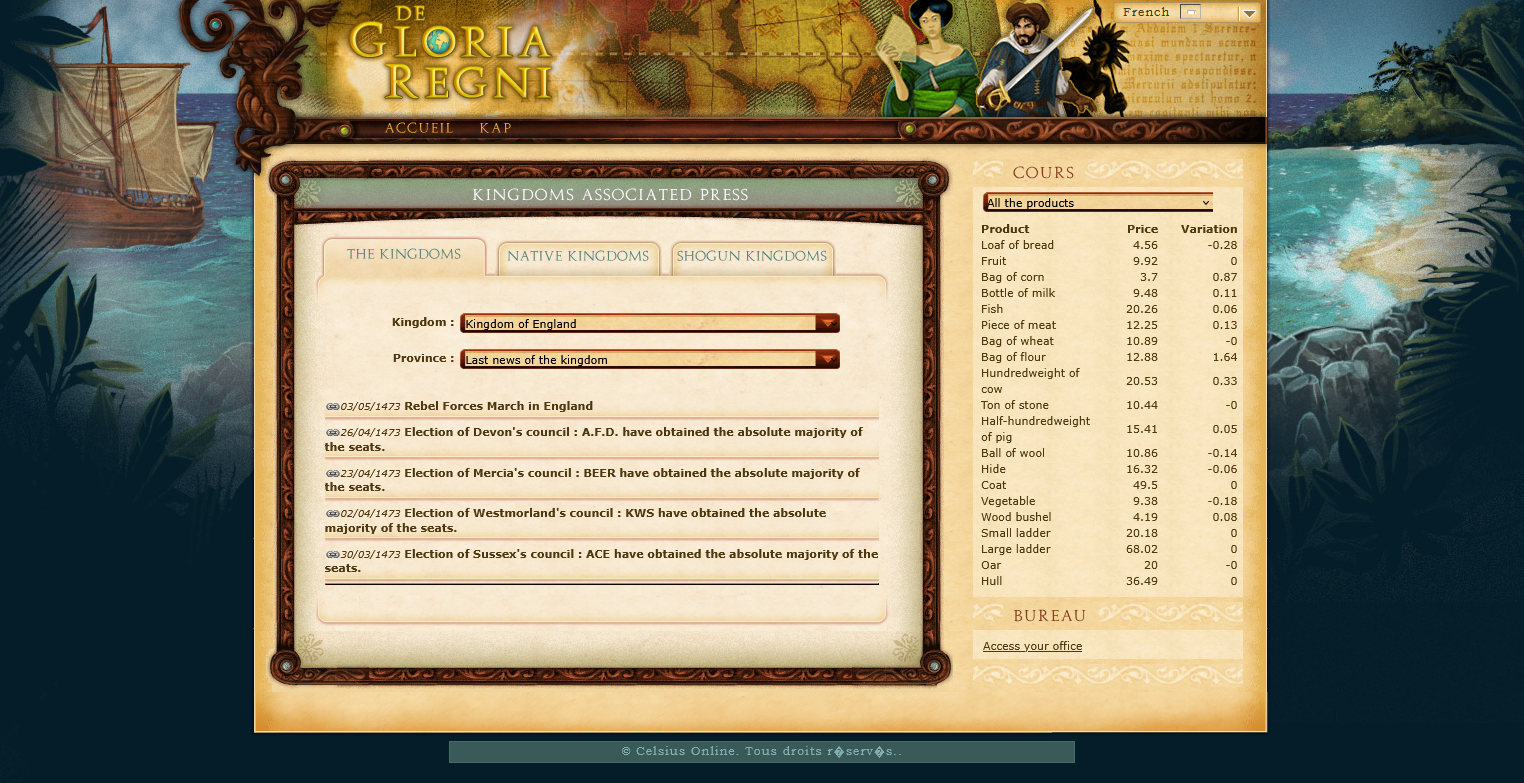Read the Rebel Forces March in England article
This screenshot has width=1524, height=783.
pyautogui.click(x=498, y=406)
